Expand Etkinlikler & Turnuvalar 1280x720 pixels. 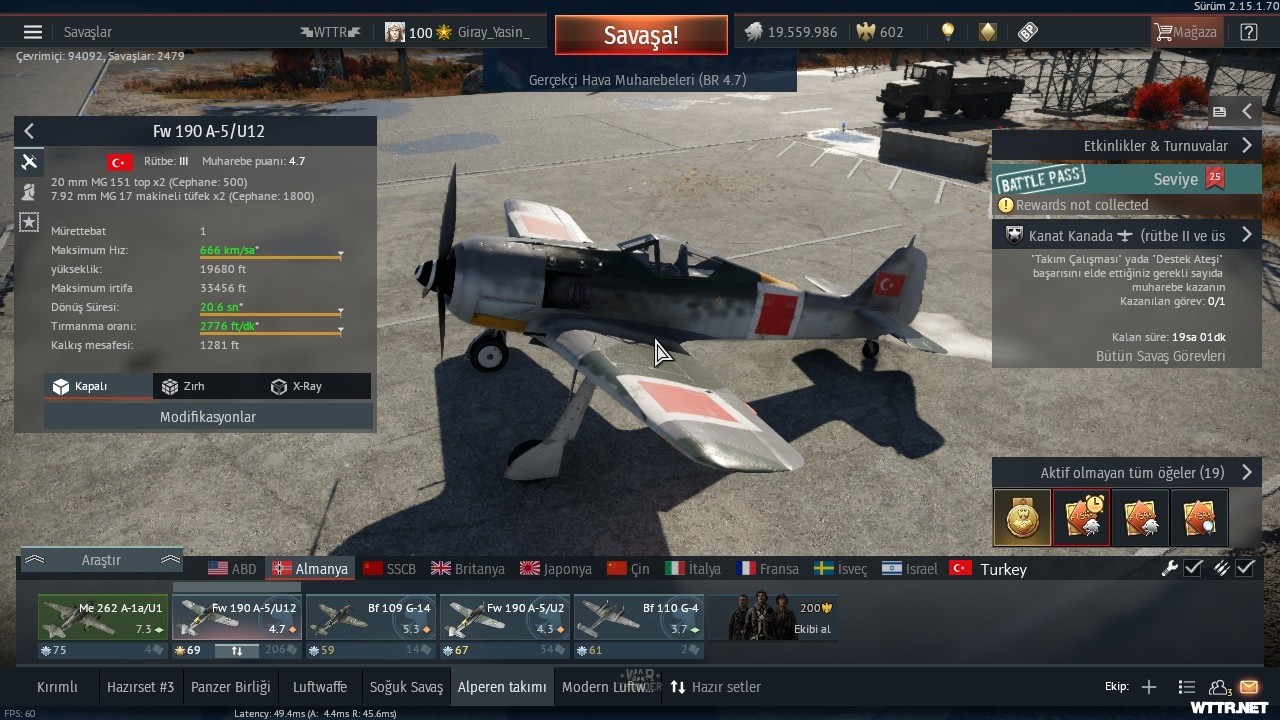pyautogui.click(x=1126, y=145)
